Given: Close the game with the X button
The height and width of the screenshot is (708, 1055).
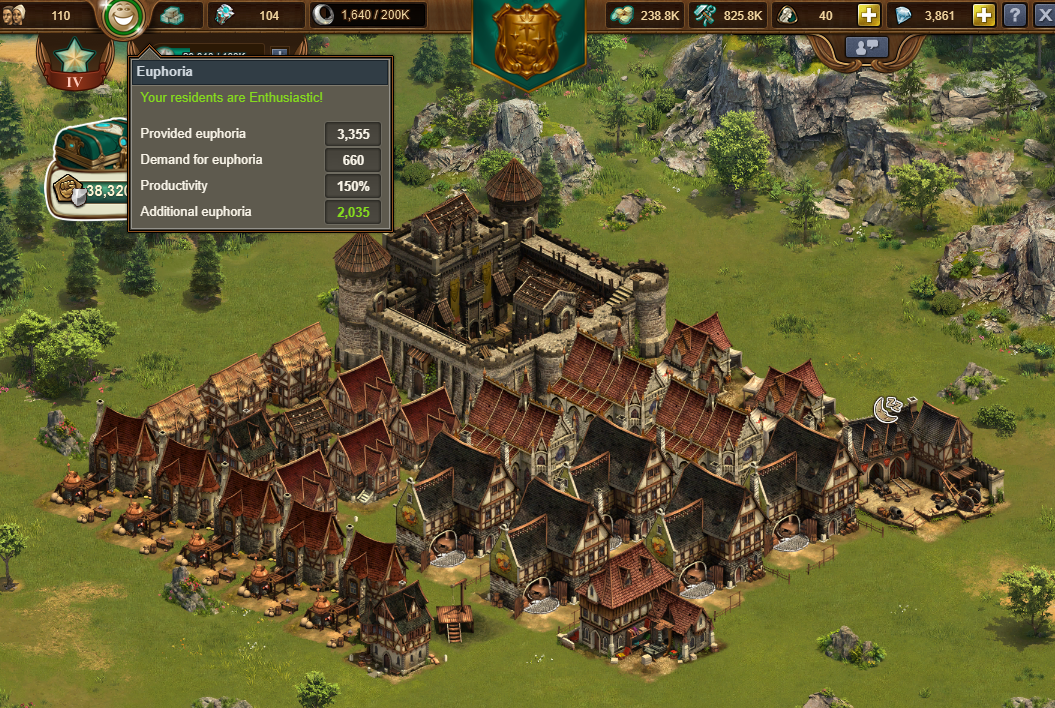Looking at the screenshot, I should point(1043,15).
